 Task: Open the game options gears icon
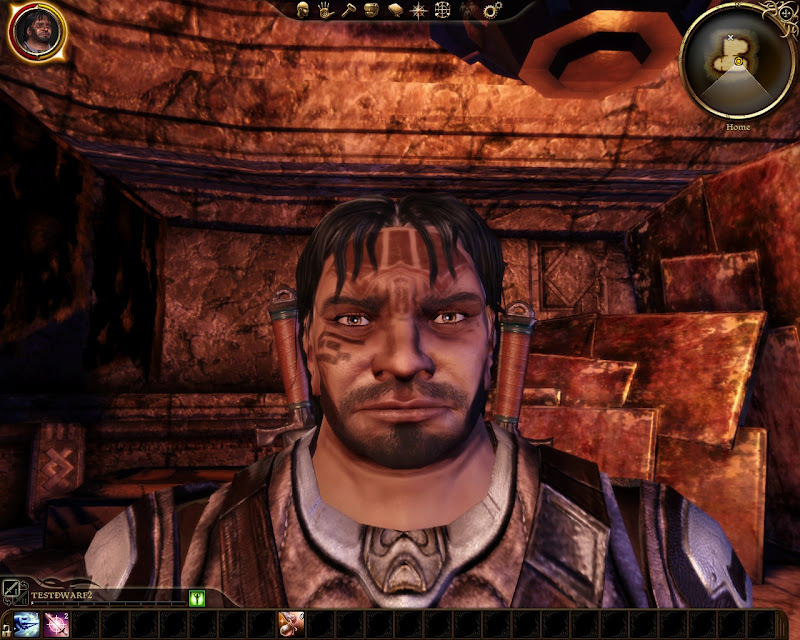point(491,10)
